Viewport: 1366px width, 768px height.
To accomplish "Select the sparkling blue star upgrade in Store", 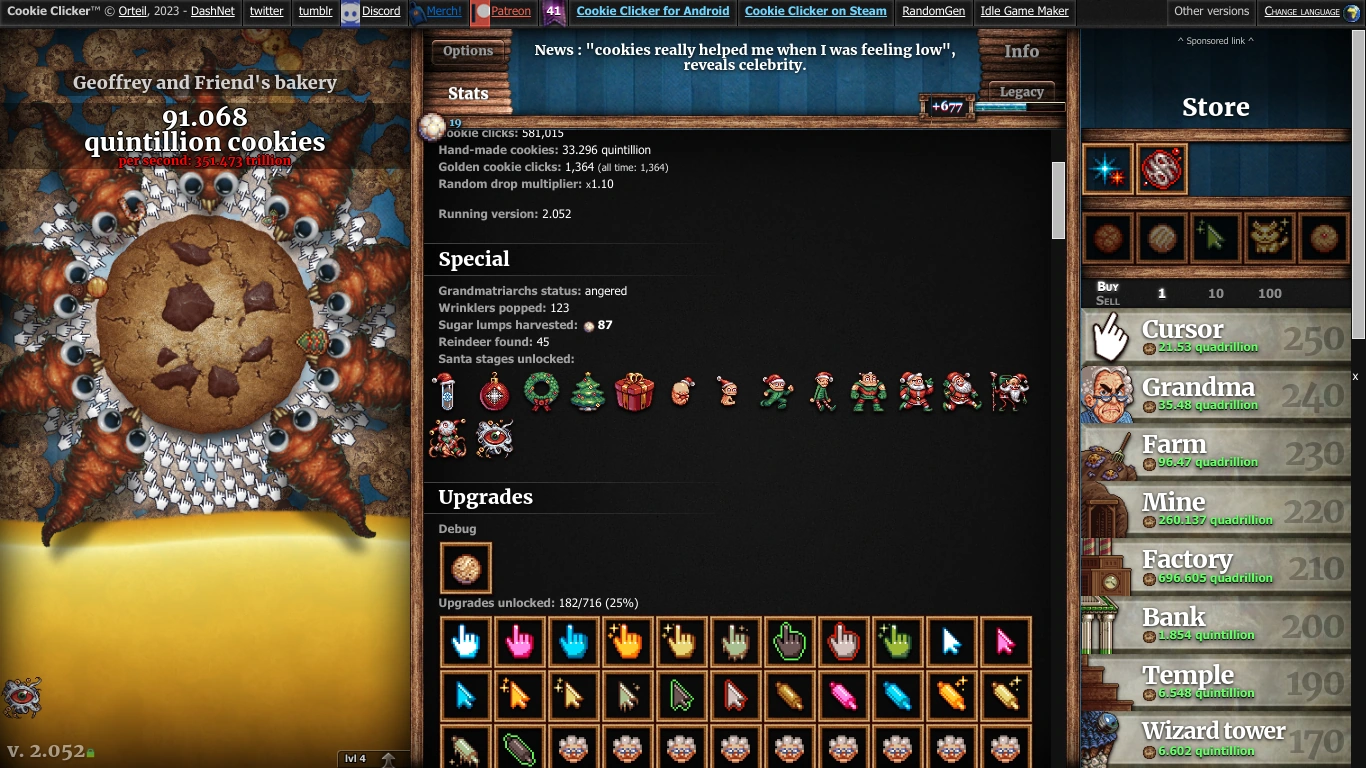I will tap(1110, 169).
